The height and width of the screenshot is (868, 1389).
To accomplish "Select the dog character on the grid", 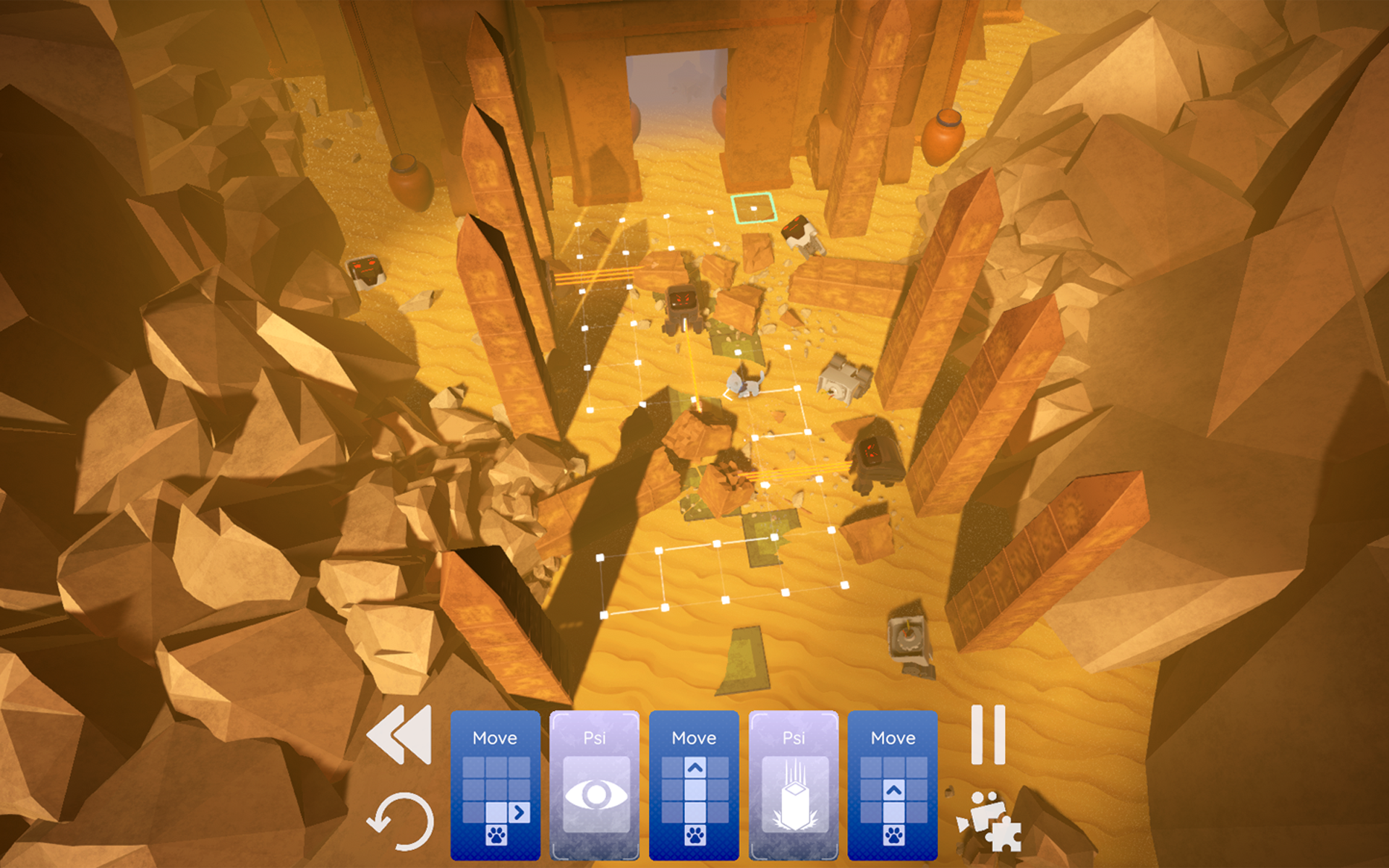I will (x=745, y=383).
